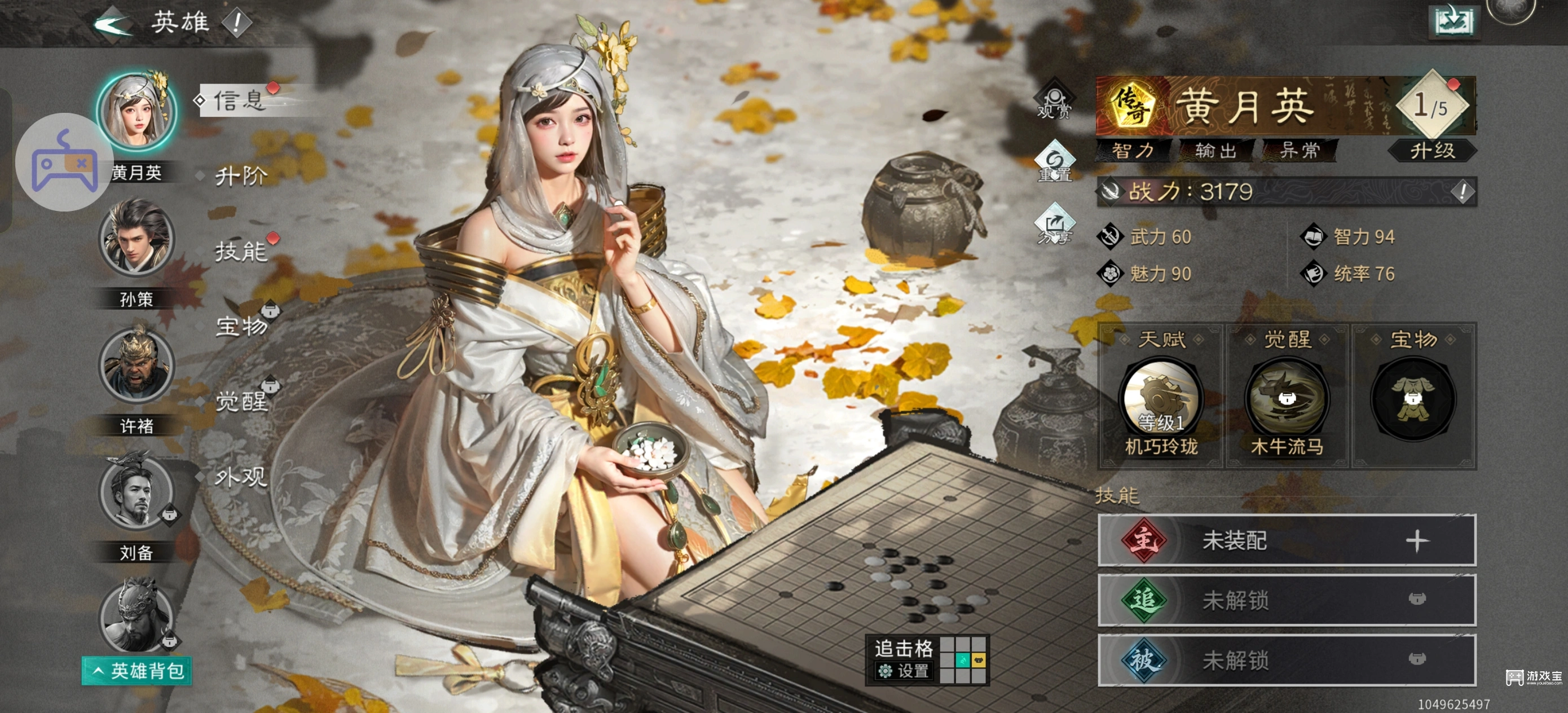View the 机巧玲珑 talent icon
1568x713 pixels.
click(x=1161, y=398)
